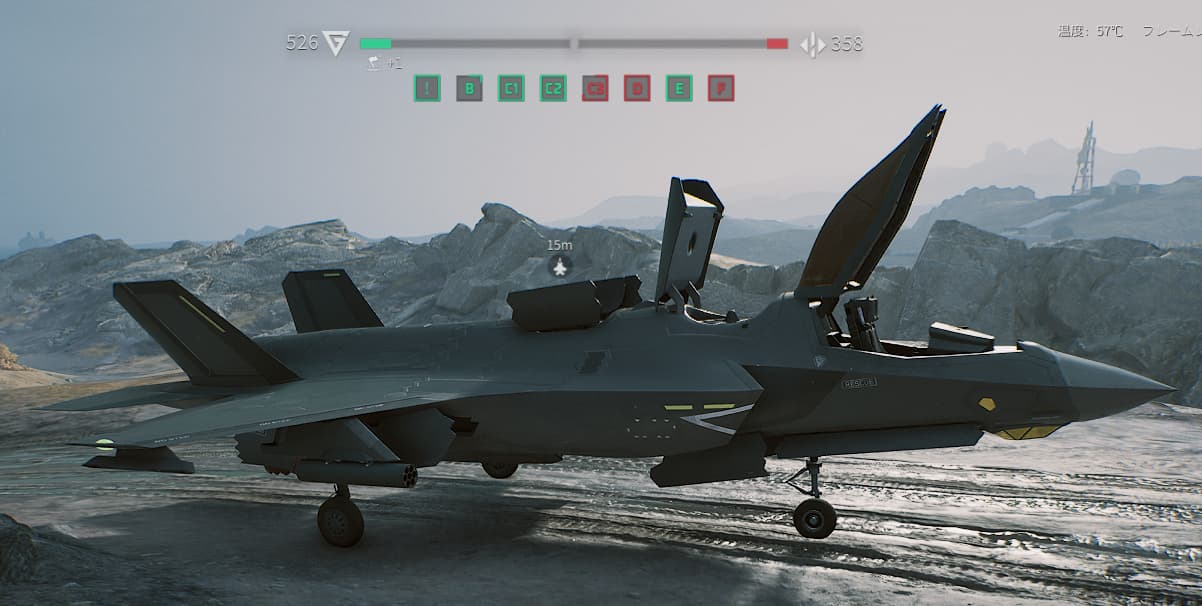The height and width of the screenshot is (606, 1202).
Task: Click the red team faction emblem
Action: pyautogui.click(x=812, y=44)
